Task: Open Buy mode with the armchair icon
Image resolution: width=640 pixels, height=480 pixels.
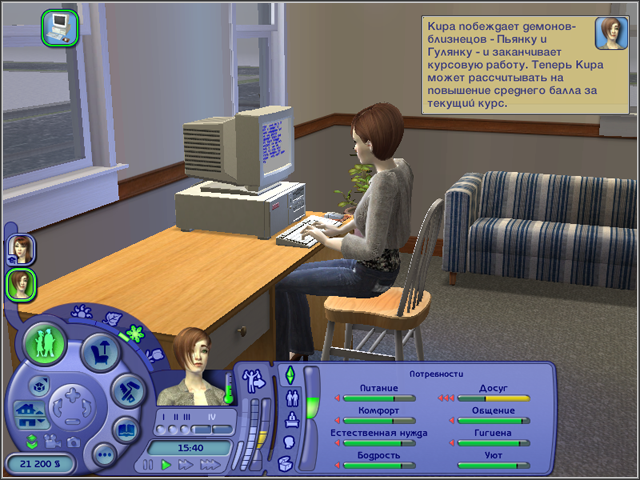Action: [101, 349]
